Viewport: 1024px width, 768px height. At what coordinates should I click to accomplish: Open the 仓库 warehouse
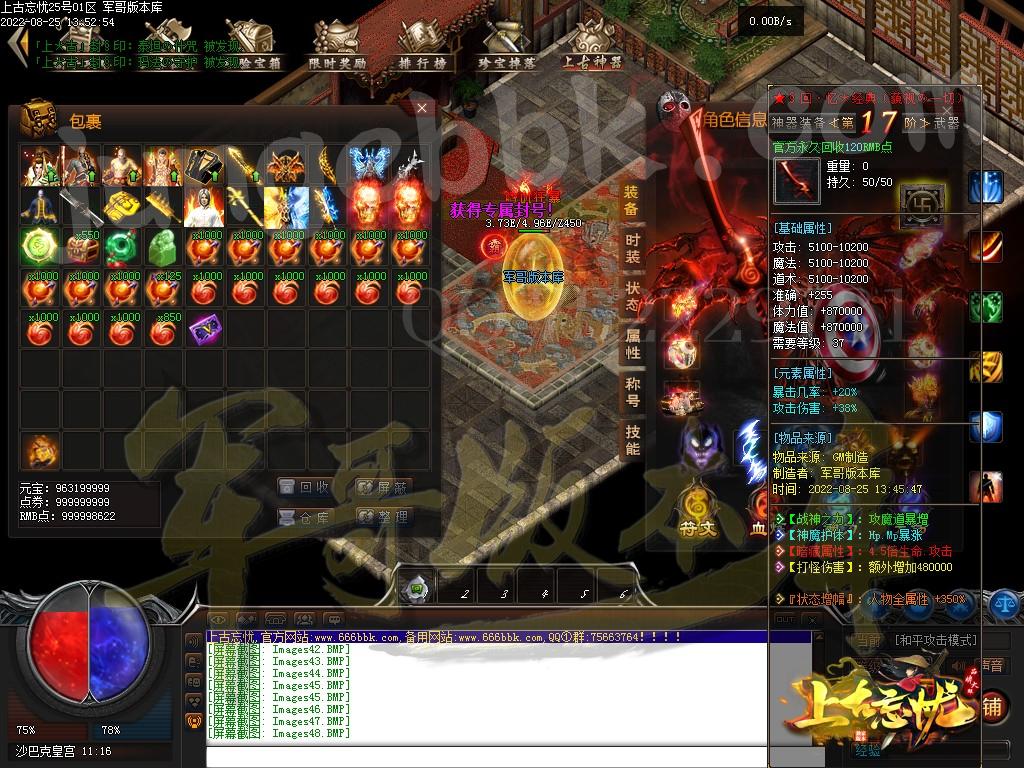point(305,517)
